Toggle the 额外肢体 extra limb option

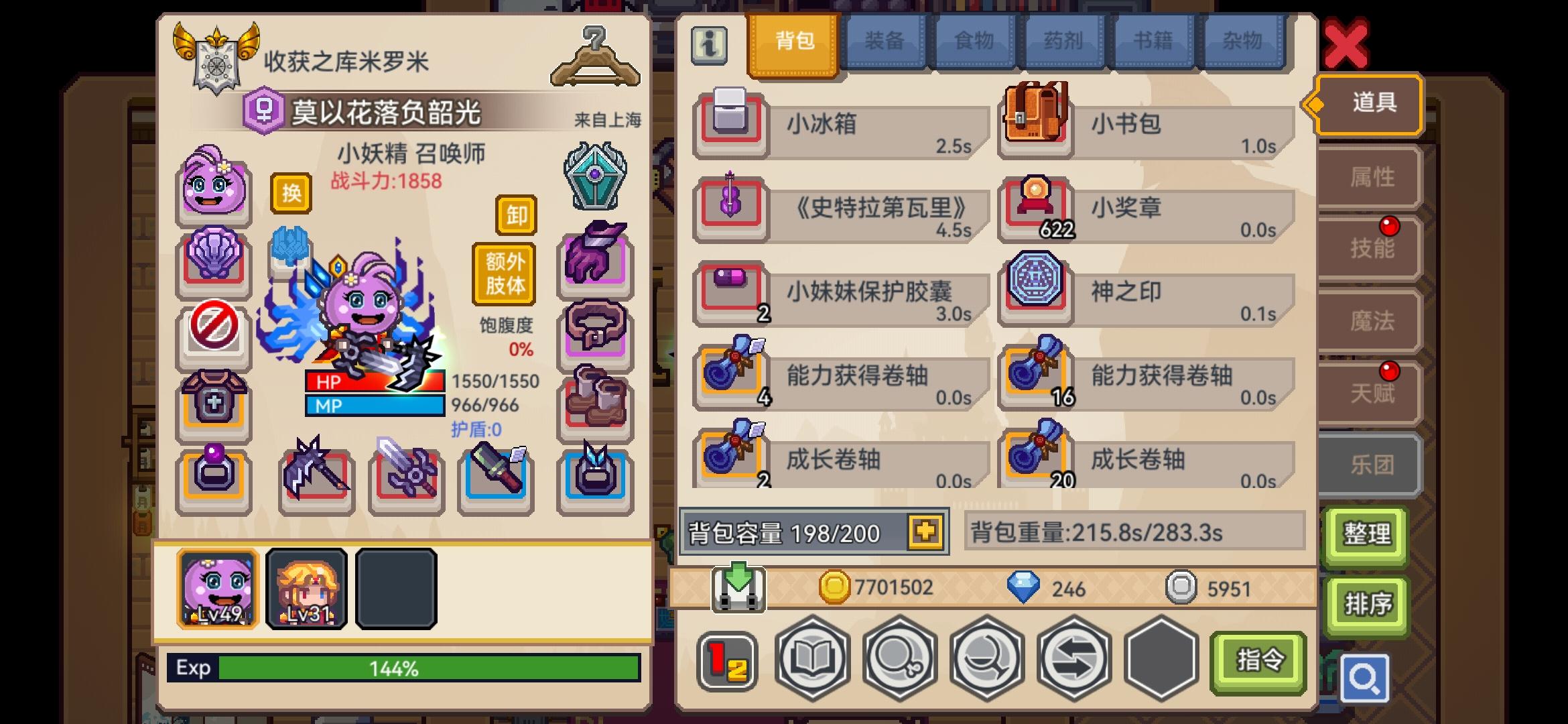[x=504, y=274]
